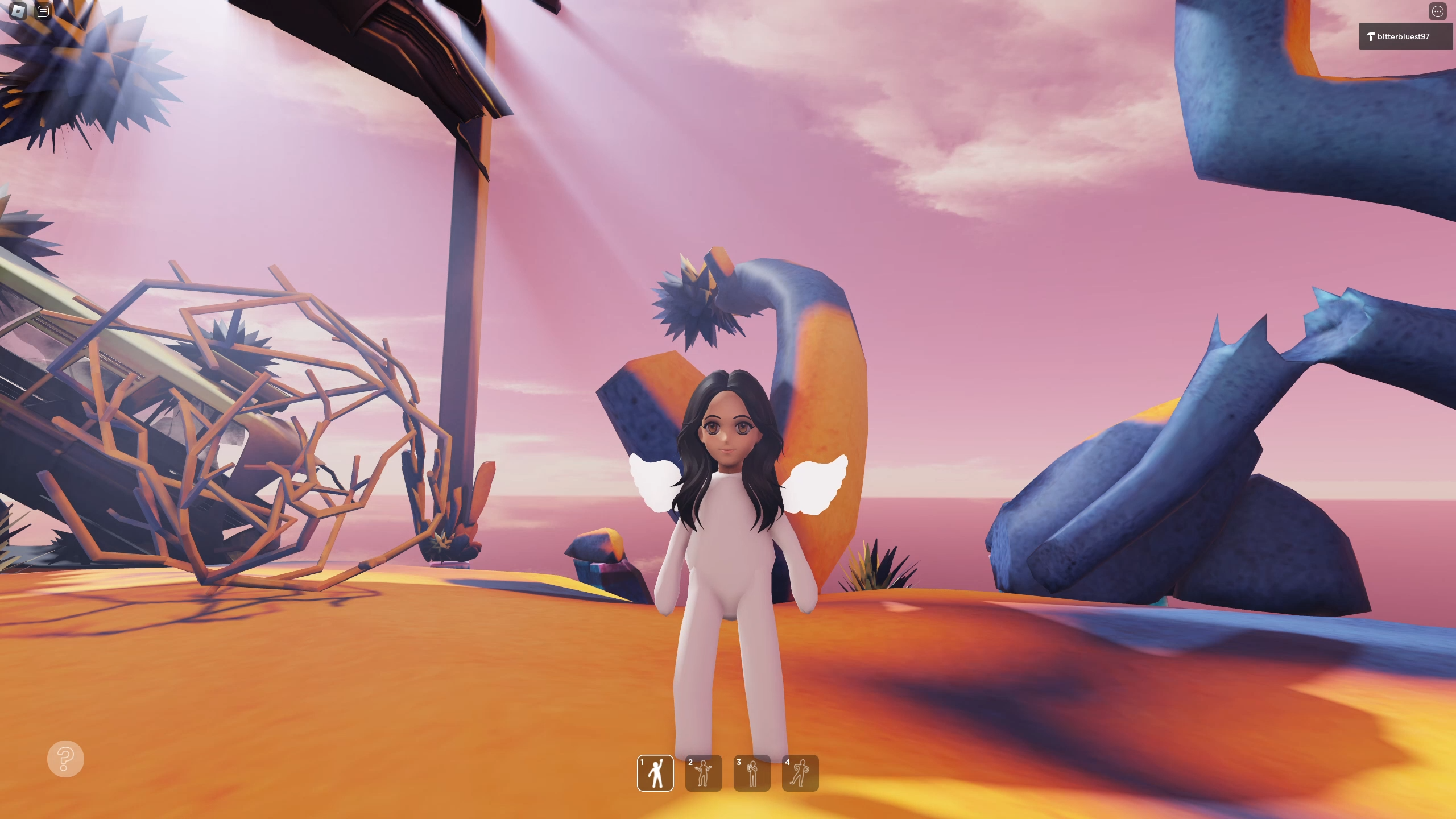Toggle chat visibility via the speech bubble
The width and height of the screenshot is (1456, 819).
pyautogui.click(x=43, y=11)
